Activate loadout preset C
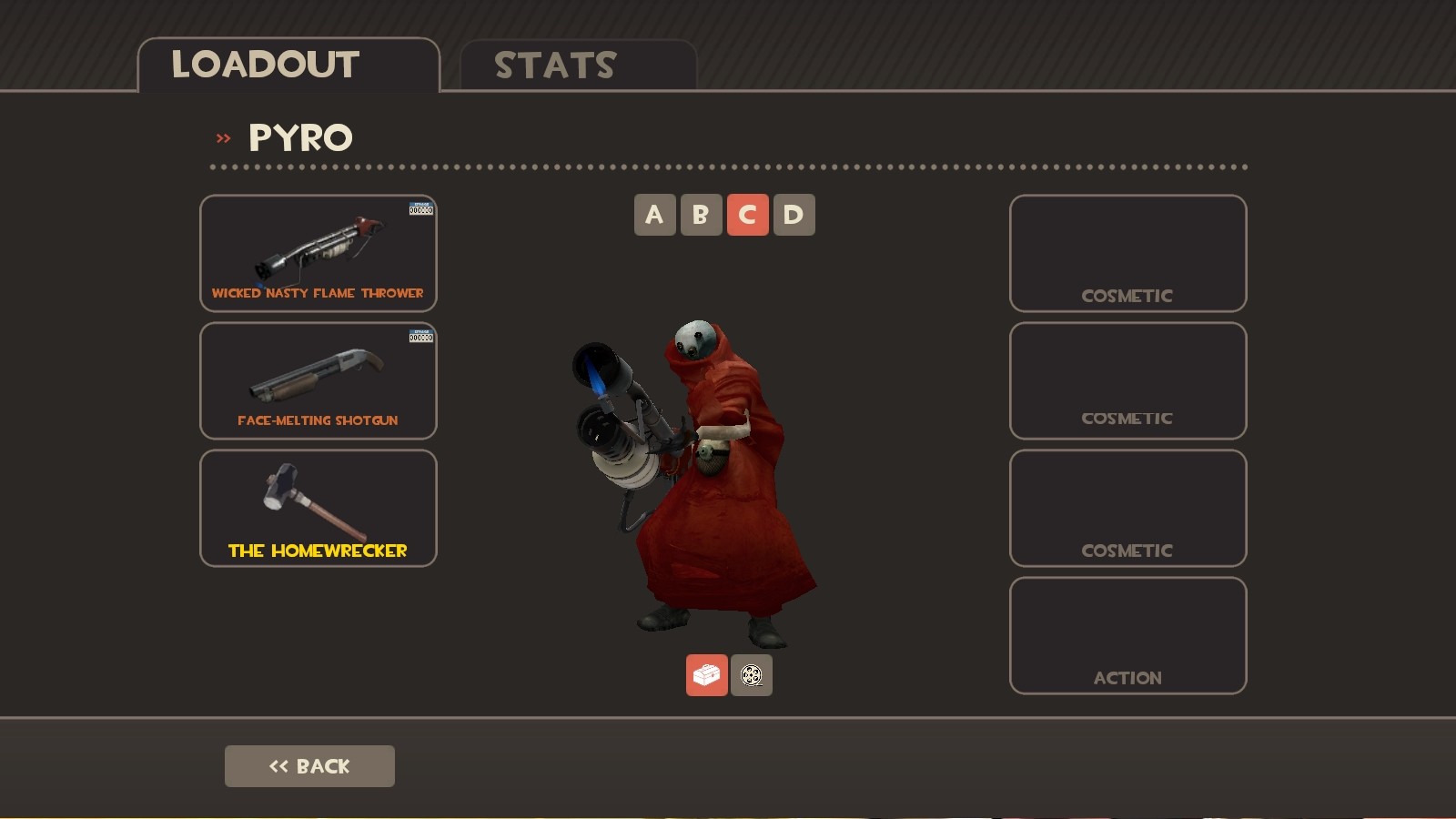This screenshot has height=819, width=1456. pos(747,215)
